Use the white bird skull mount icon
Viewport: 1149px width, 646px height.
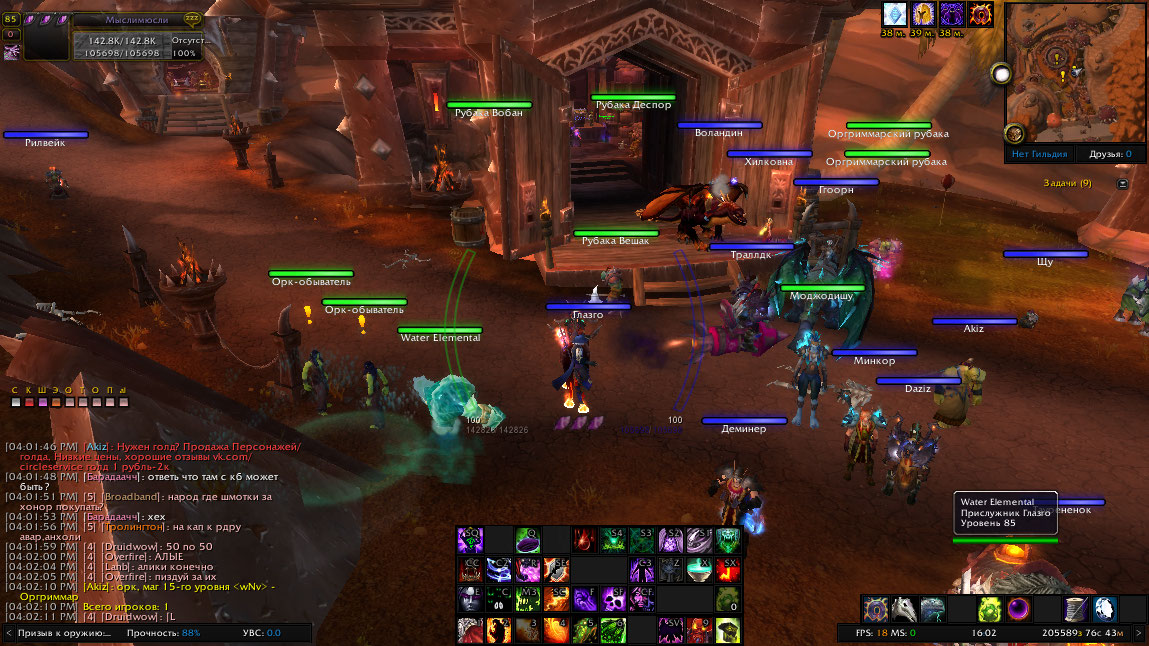pyautogui.click(x=904, y=609)
